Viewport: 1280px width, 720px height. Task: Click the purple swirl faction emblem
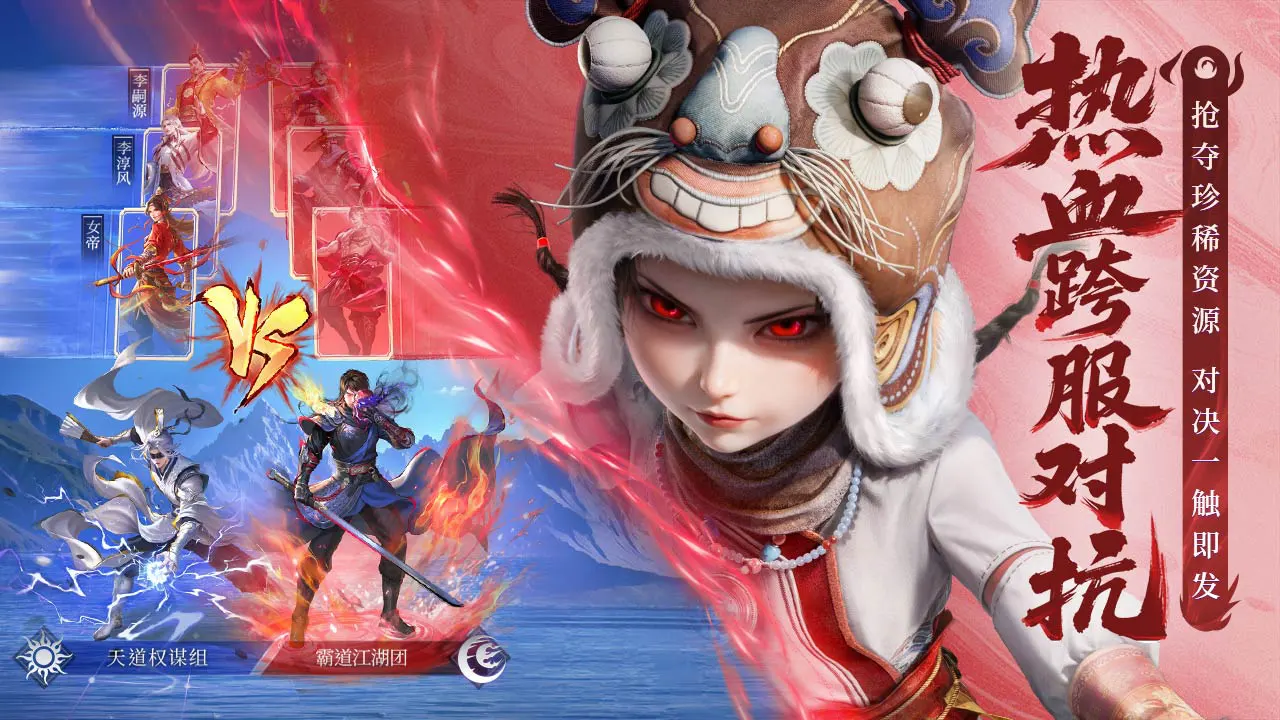[x=482, y=658]
